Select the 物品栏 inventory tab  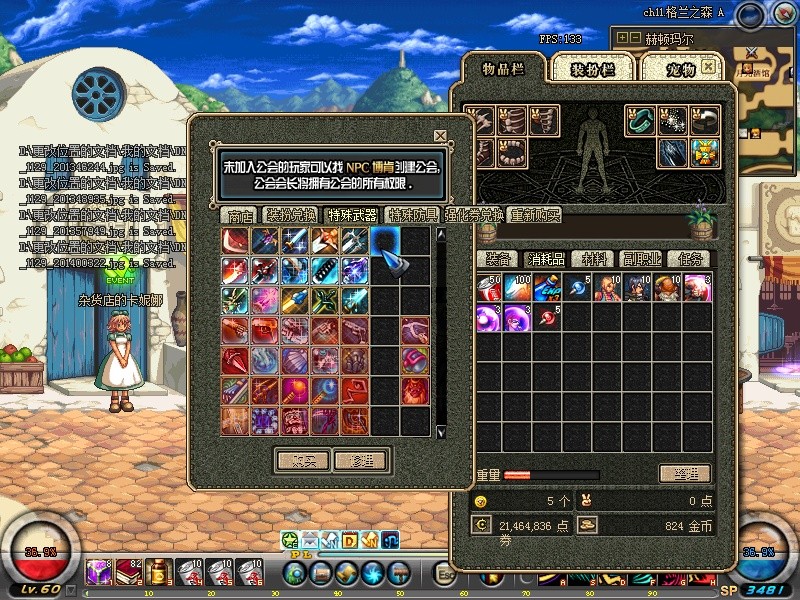coord(503,68)
